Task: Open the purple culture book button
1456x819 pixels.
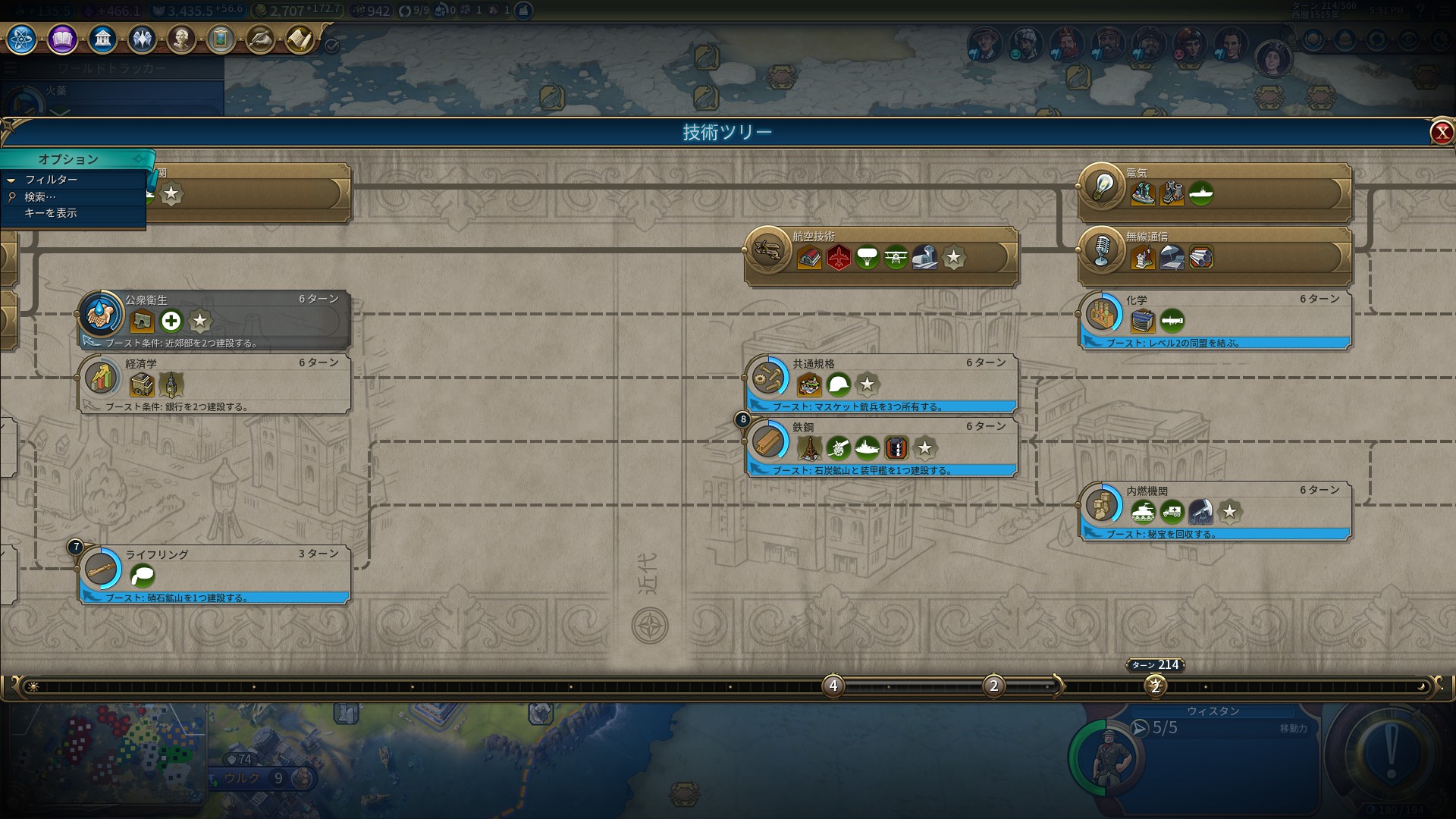Action: pyautogui.click(x=62, y=39)
